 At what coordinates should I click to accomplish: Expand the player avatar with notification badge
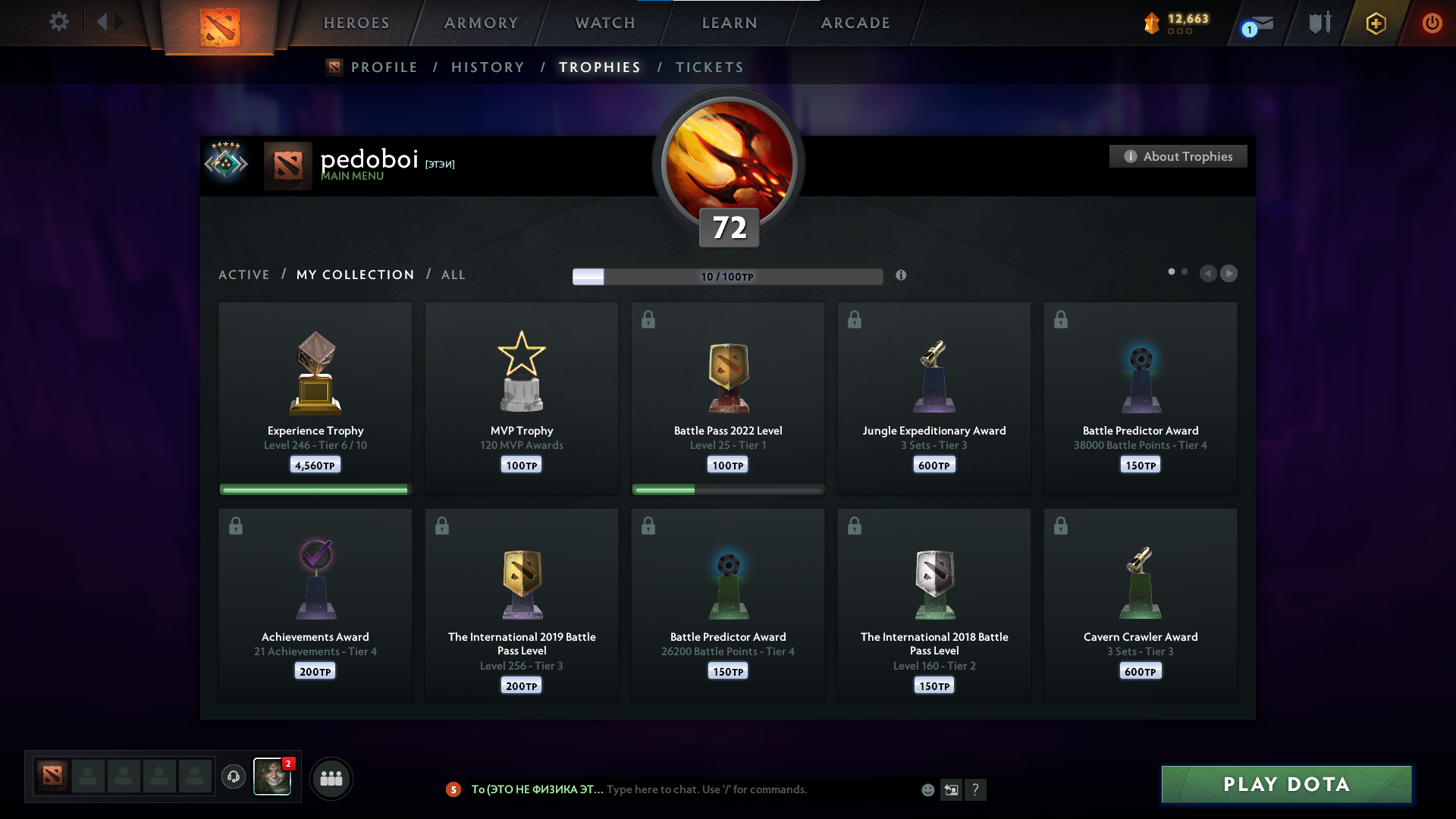272,778
